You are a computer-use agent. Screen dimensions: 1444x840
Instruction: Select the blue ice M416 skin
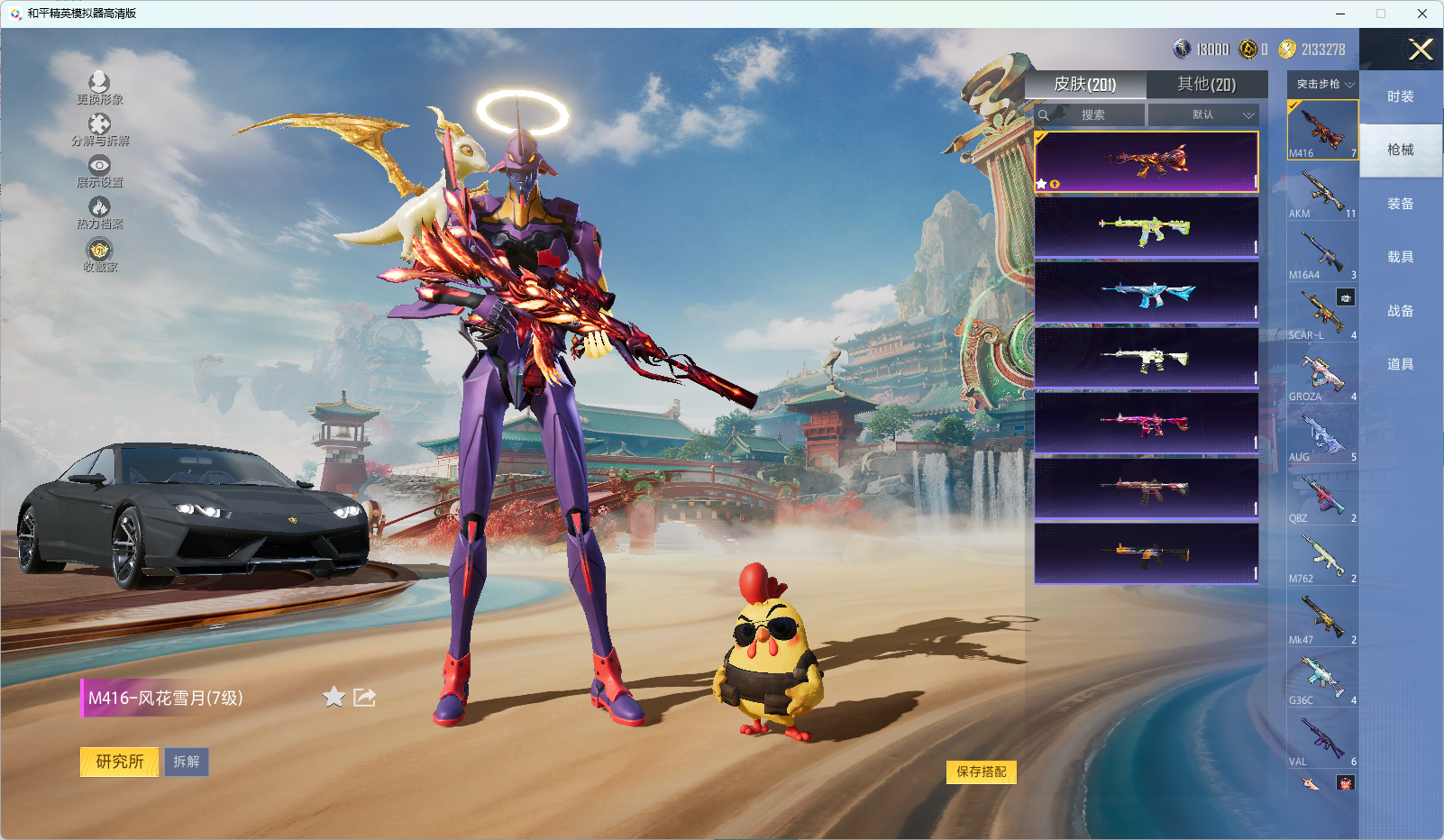(x=1146, y=293)
